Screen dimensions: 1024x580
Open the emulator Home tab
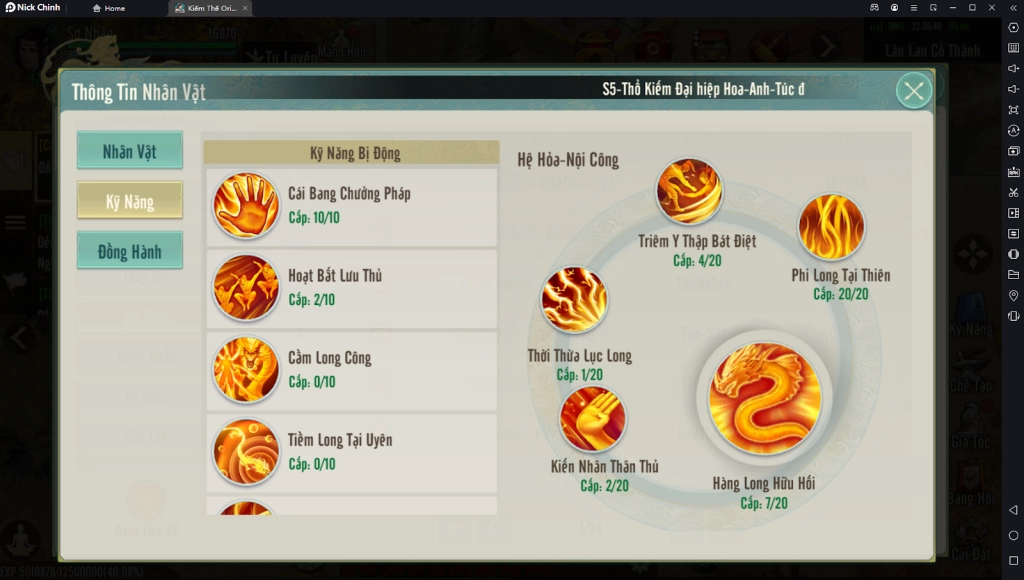pyautogui.click(x=109, y=8)
